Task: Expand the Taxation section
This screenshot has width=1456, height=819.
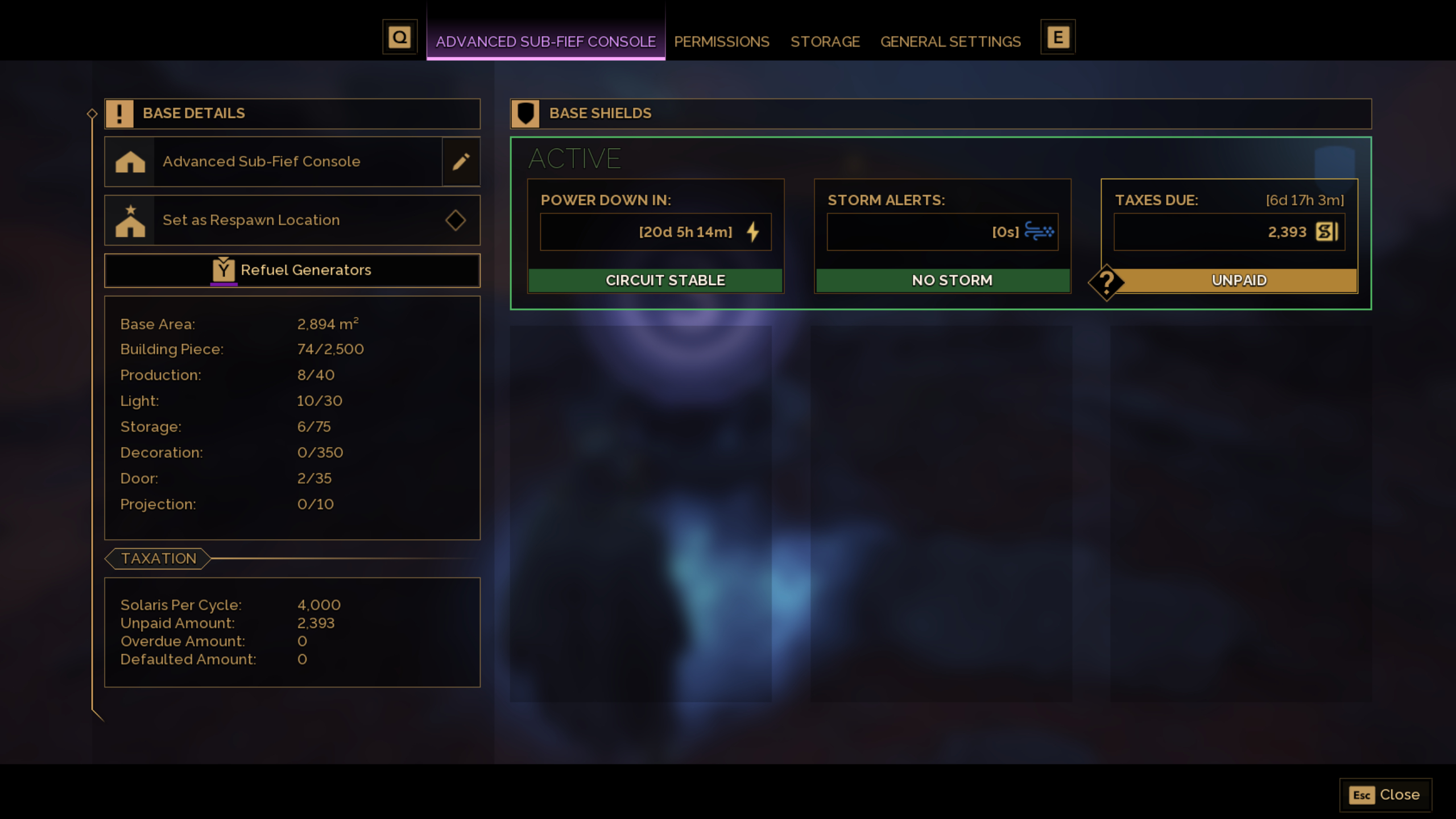Action: coord(158,558)
